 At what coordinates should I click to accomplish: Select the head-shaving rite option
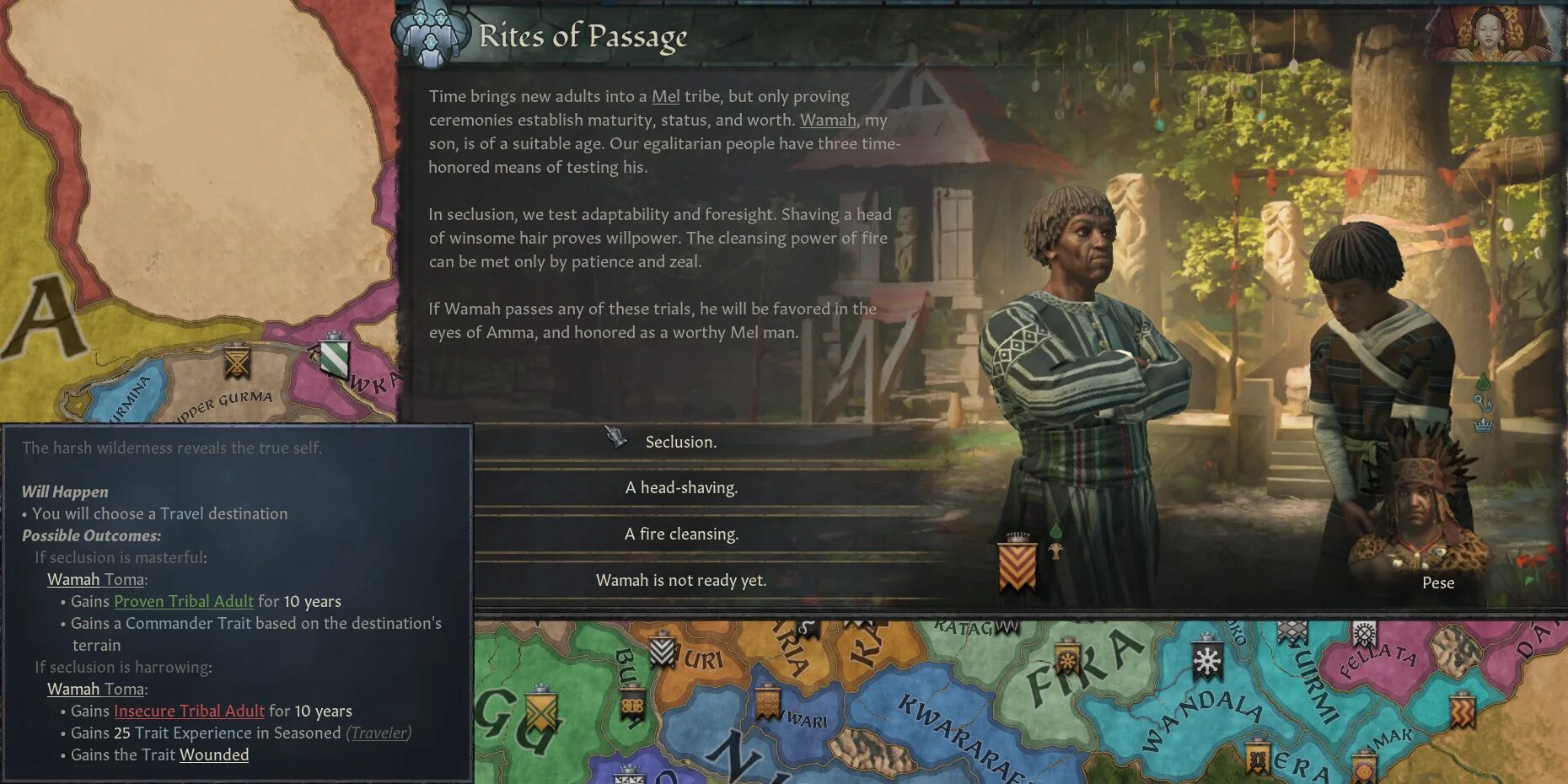(681, 487)
